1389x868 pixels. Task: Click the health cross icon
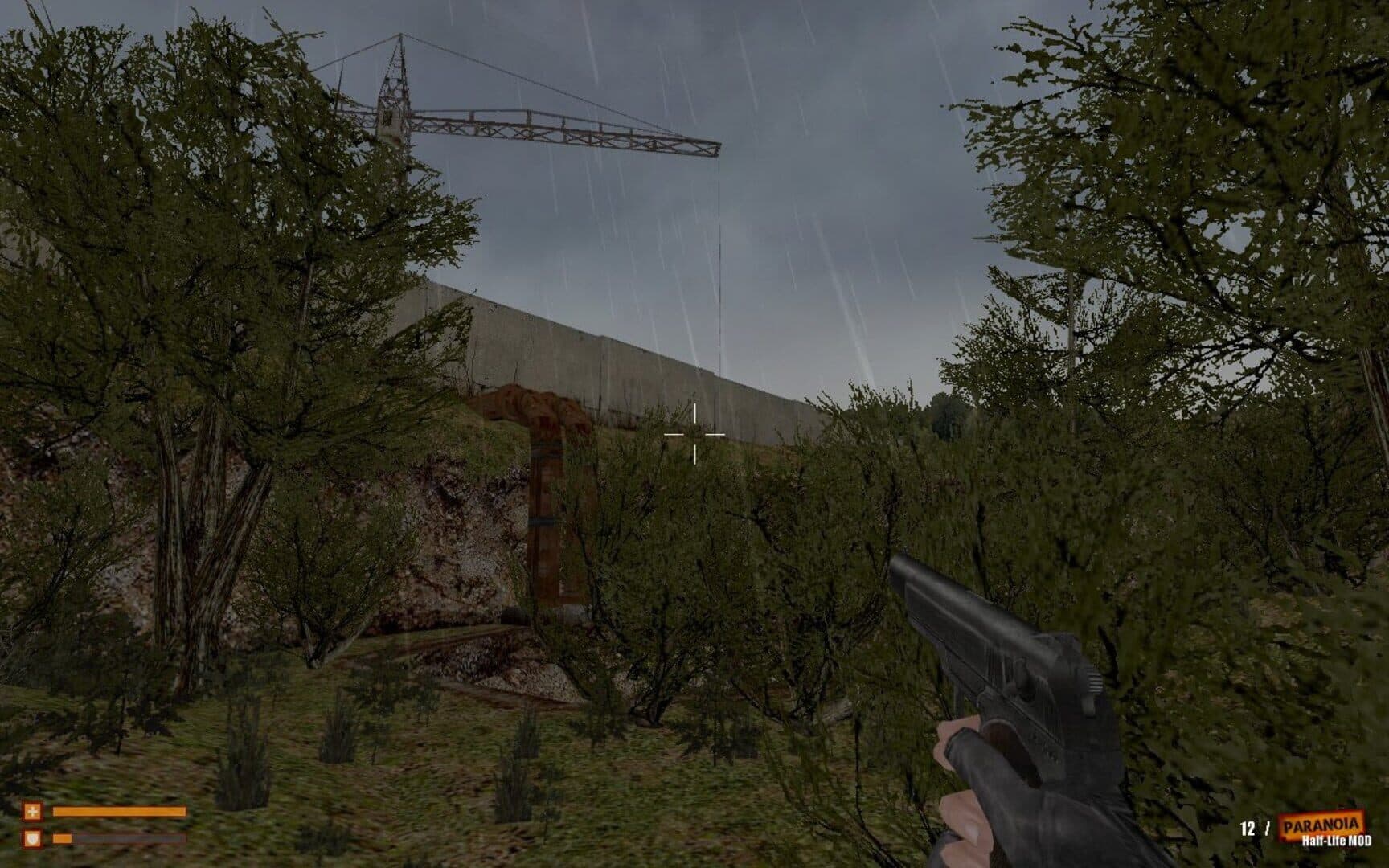click(x=32, y=812)
